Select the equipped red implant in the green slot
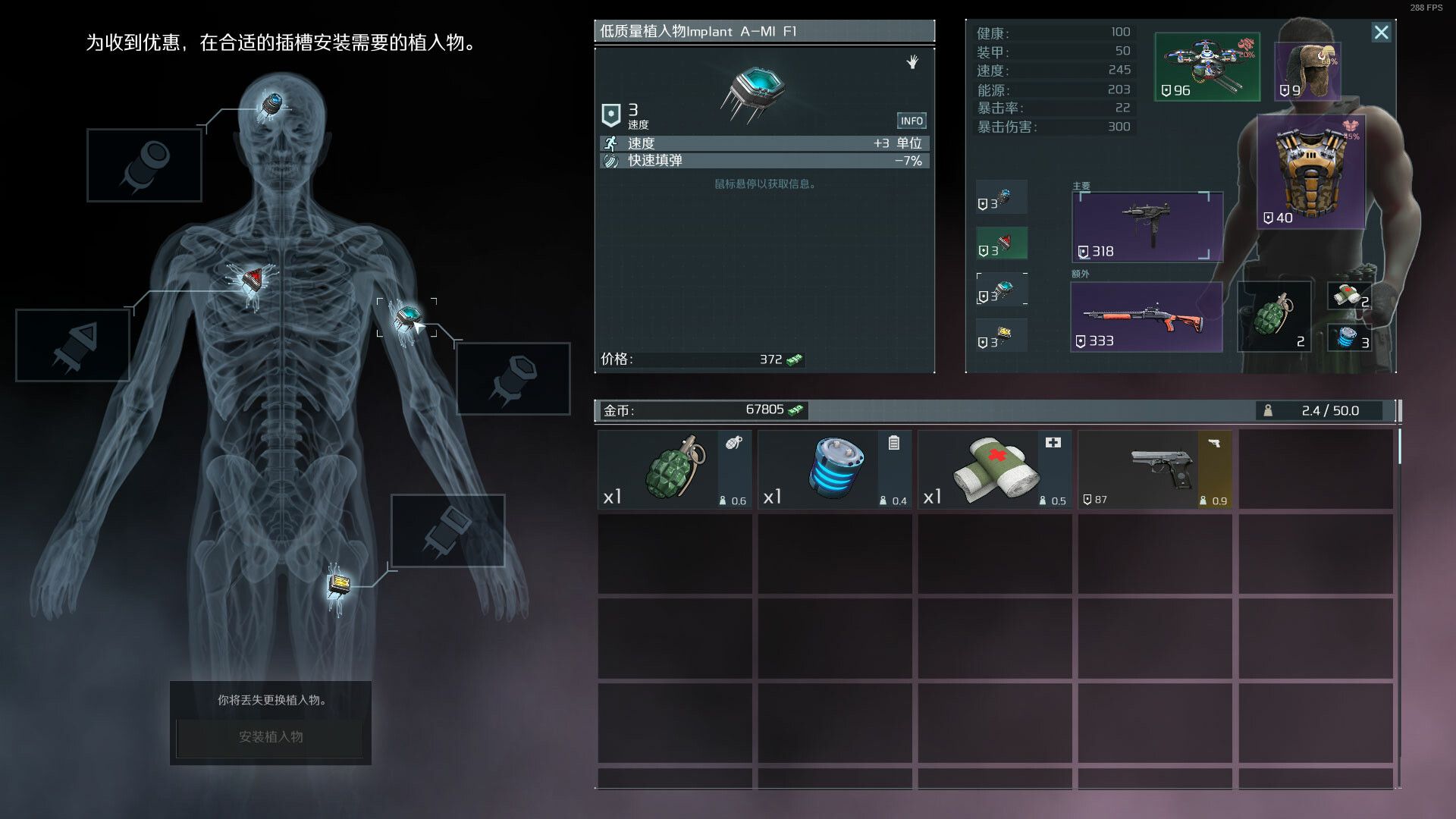1456x819 pixels. pyautogui.click(x=1001, y=243)
